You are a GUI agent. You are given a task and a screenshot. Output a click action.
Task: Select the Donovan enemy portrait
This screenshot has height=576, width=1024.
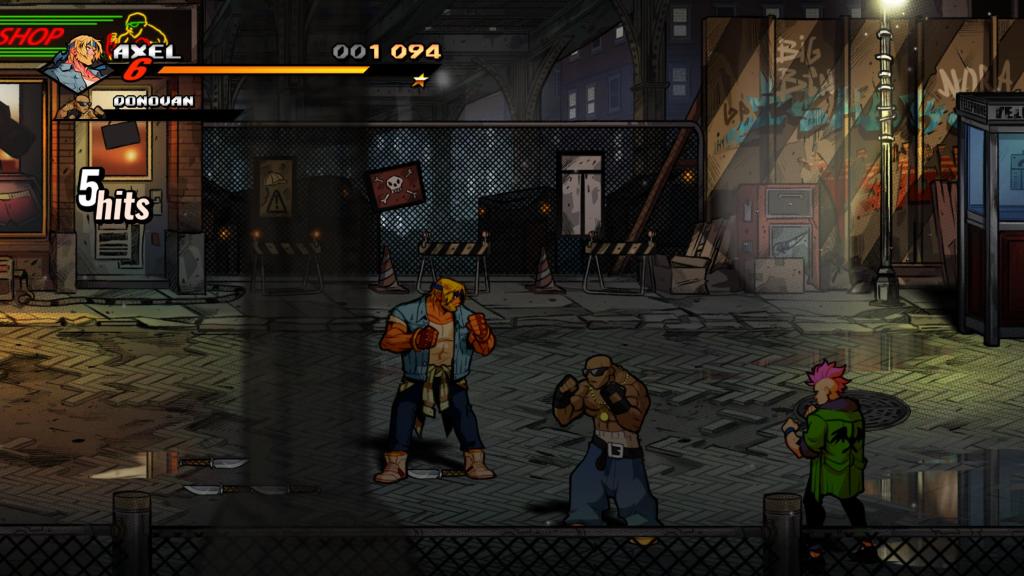pyautogui.click(x=78, y=106)
